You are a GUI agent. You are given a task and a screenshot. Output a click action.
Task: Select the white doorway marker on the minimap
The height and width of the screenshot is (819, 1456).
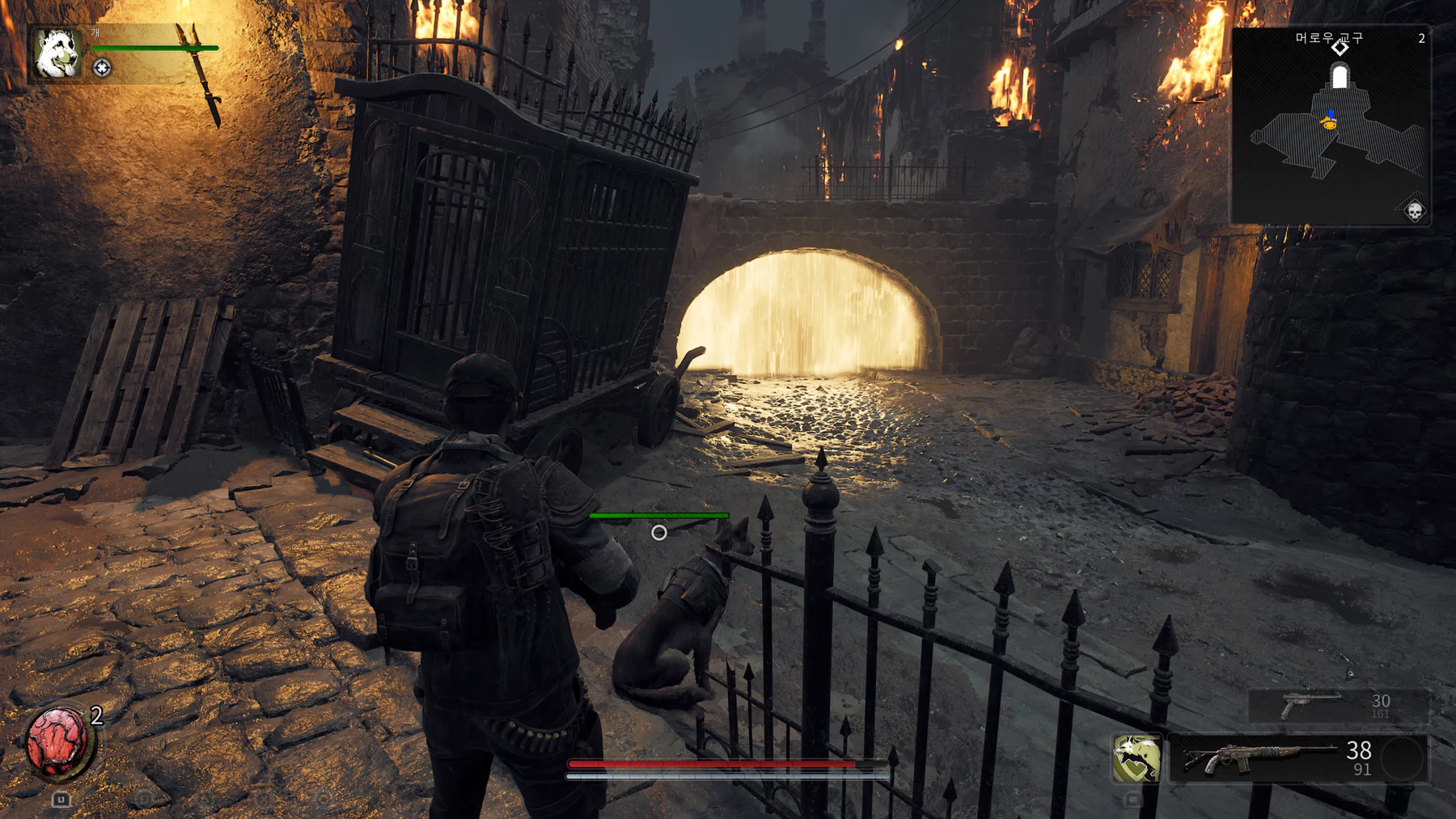click(1340, 78)
